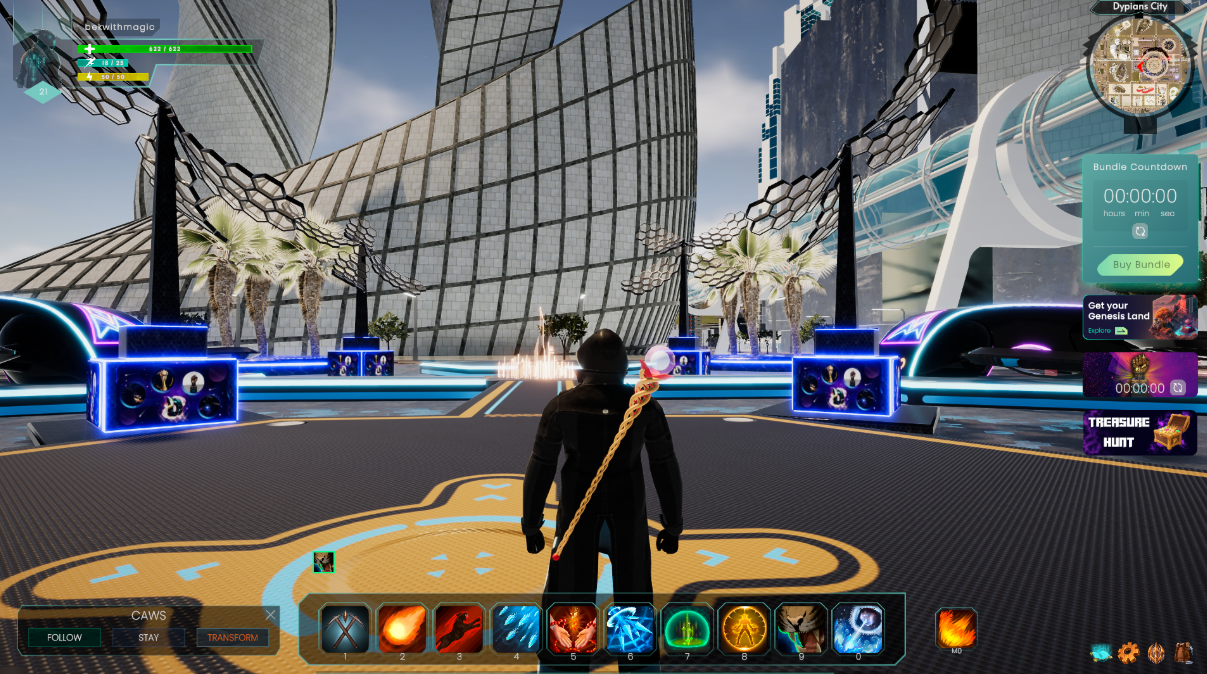Screen dimensions: 1207x674
Task: Open the backpack inventory icon
Action: click(1184, 653)
